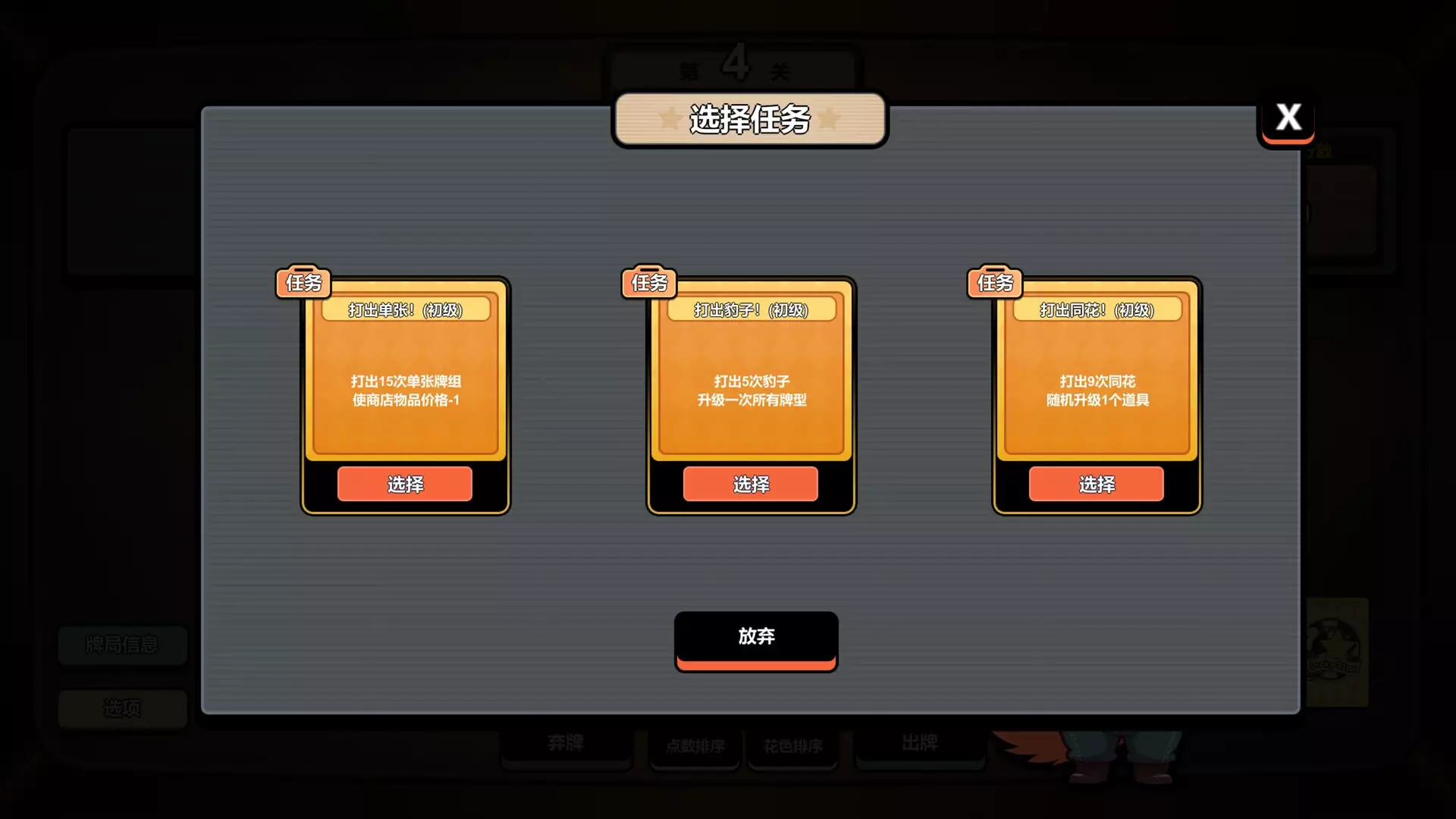Viewport: 1456px width, 819px height.
Task: Select the 打出5次豹子 mission
Action: click(750, 484)
